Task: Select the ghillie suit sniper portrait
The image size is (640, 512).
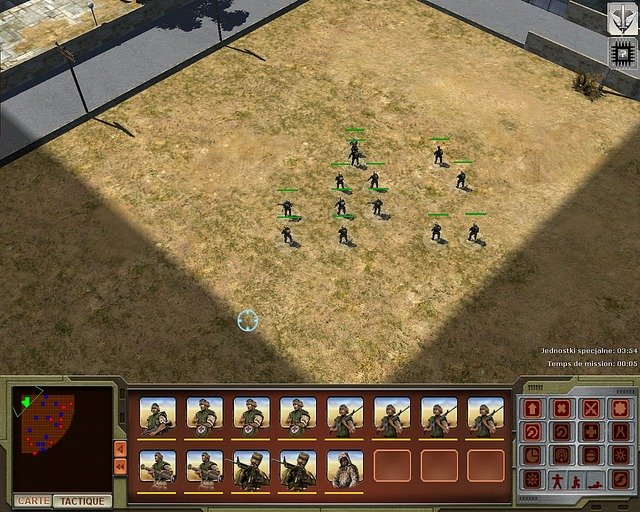Action: tap(345, 468)
